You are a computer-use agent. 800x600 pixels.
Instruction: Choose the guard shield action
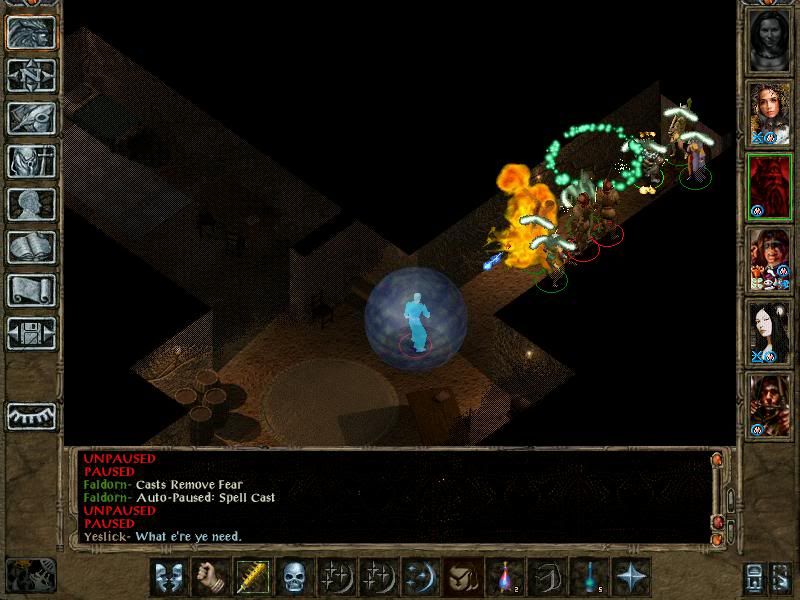[169, 577]
